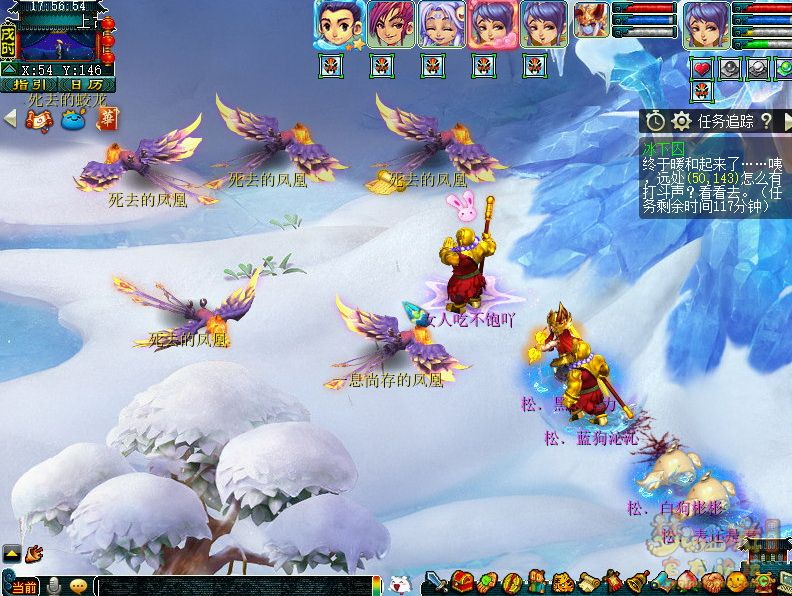Open quest tracker help question mark

pyautogui.click(x=766, y=121)
